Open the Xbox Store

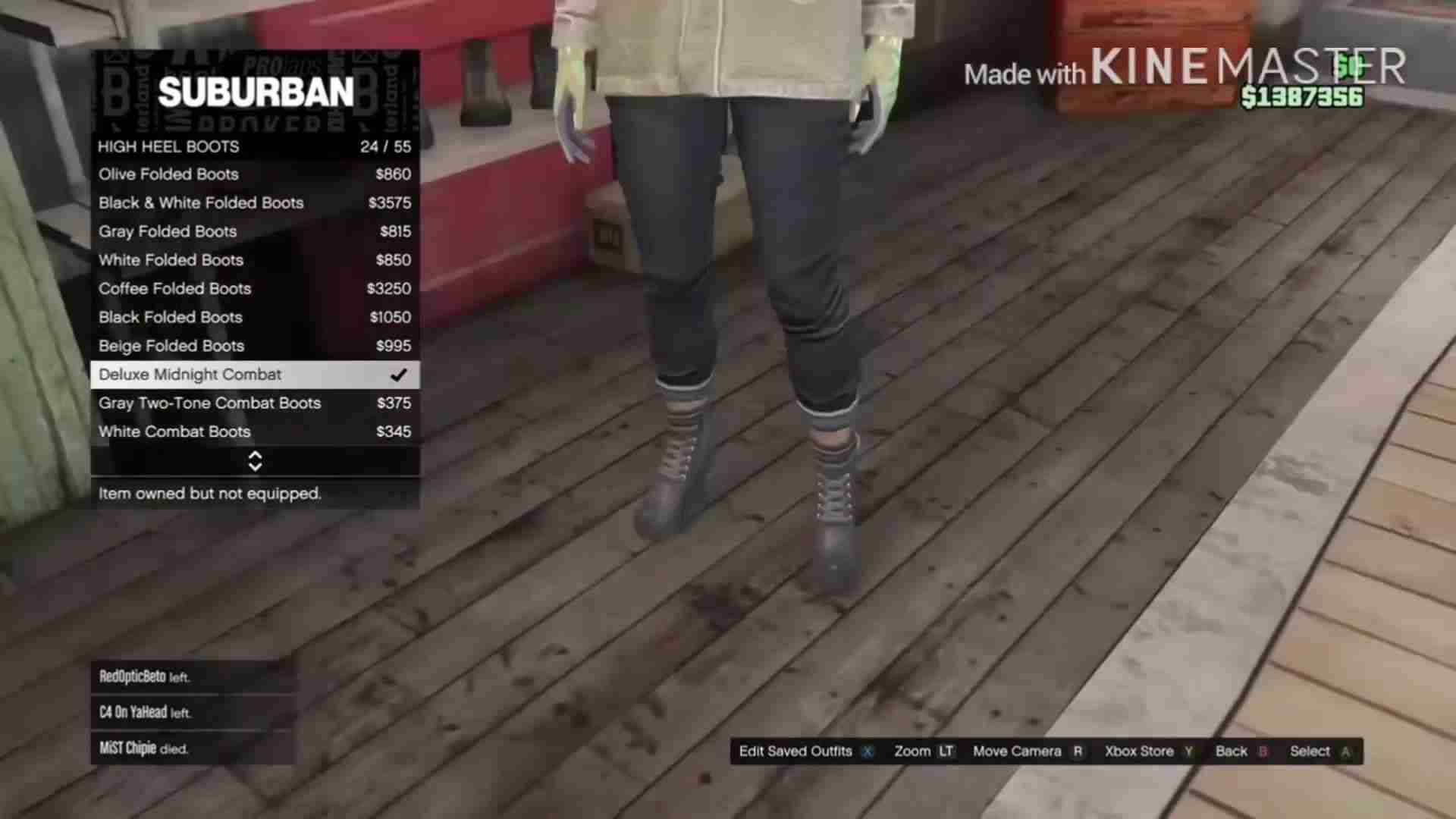[1139, 751]
